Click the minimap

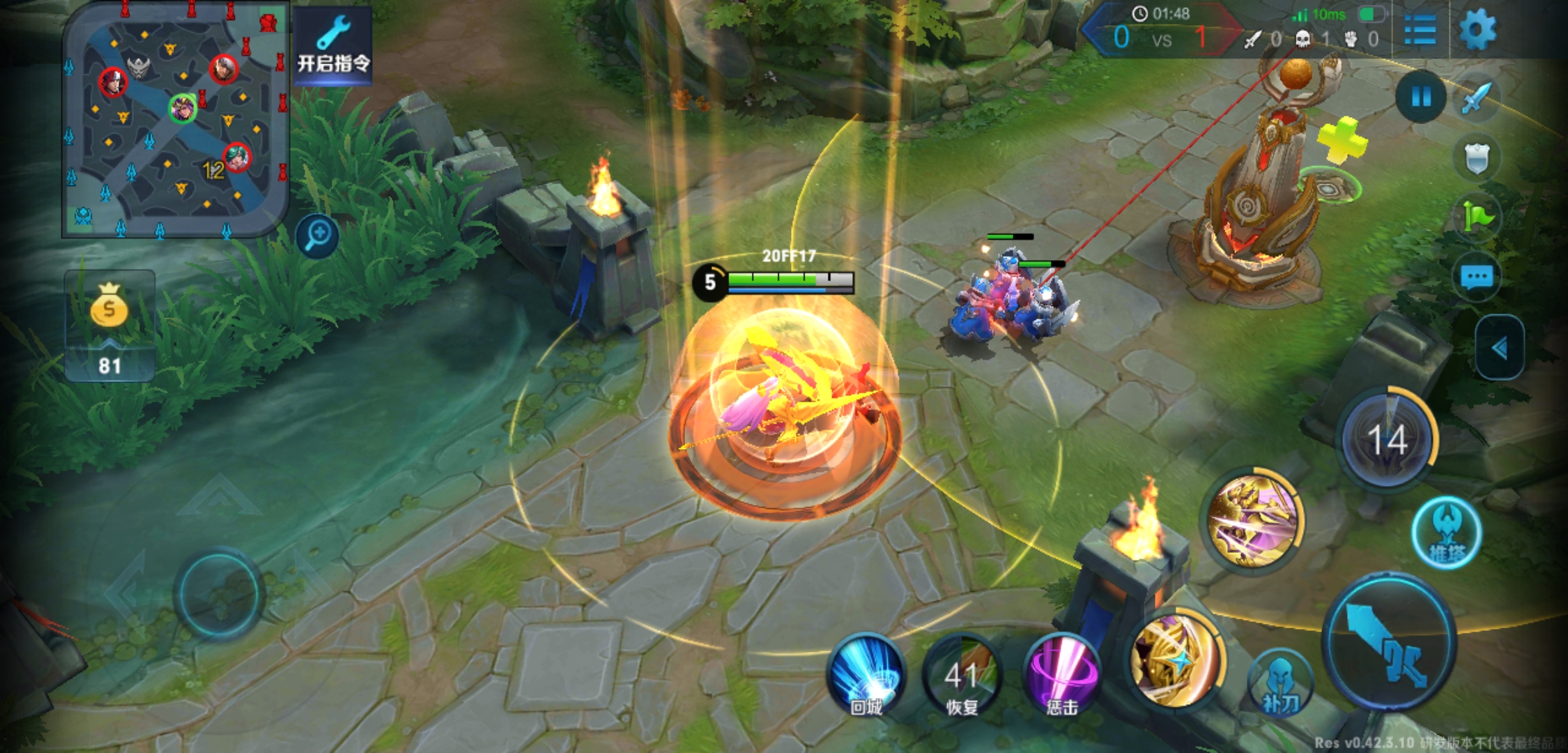[176, 120]
